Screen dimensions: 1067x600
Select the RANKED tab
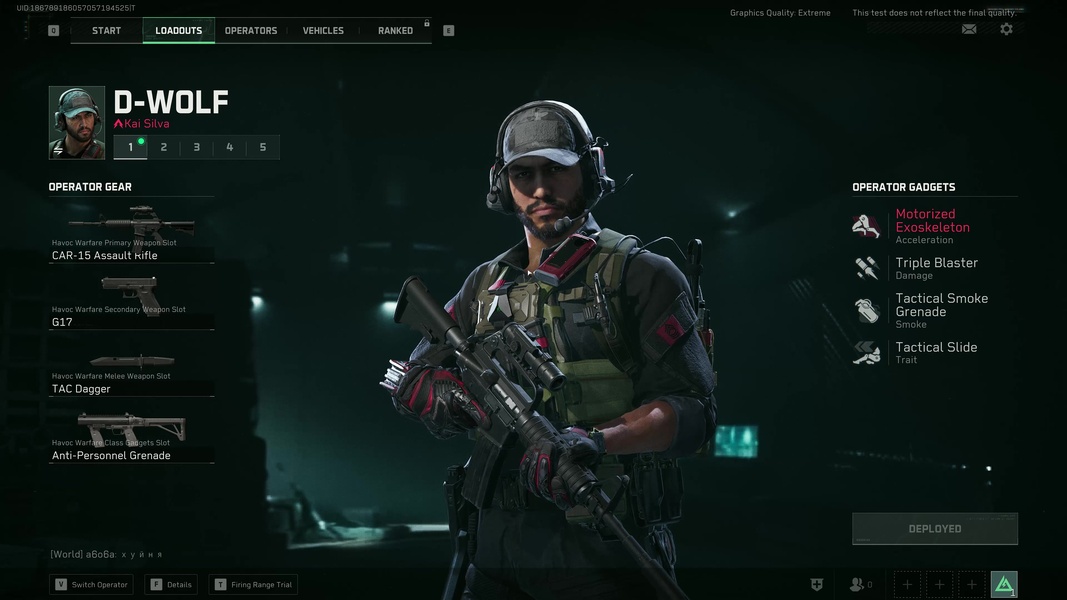click(395, 31)
